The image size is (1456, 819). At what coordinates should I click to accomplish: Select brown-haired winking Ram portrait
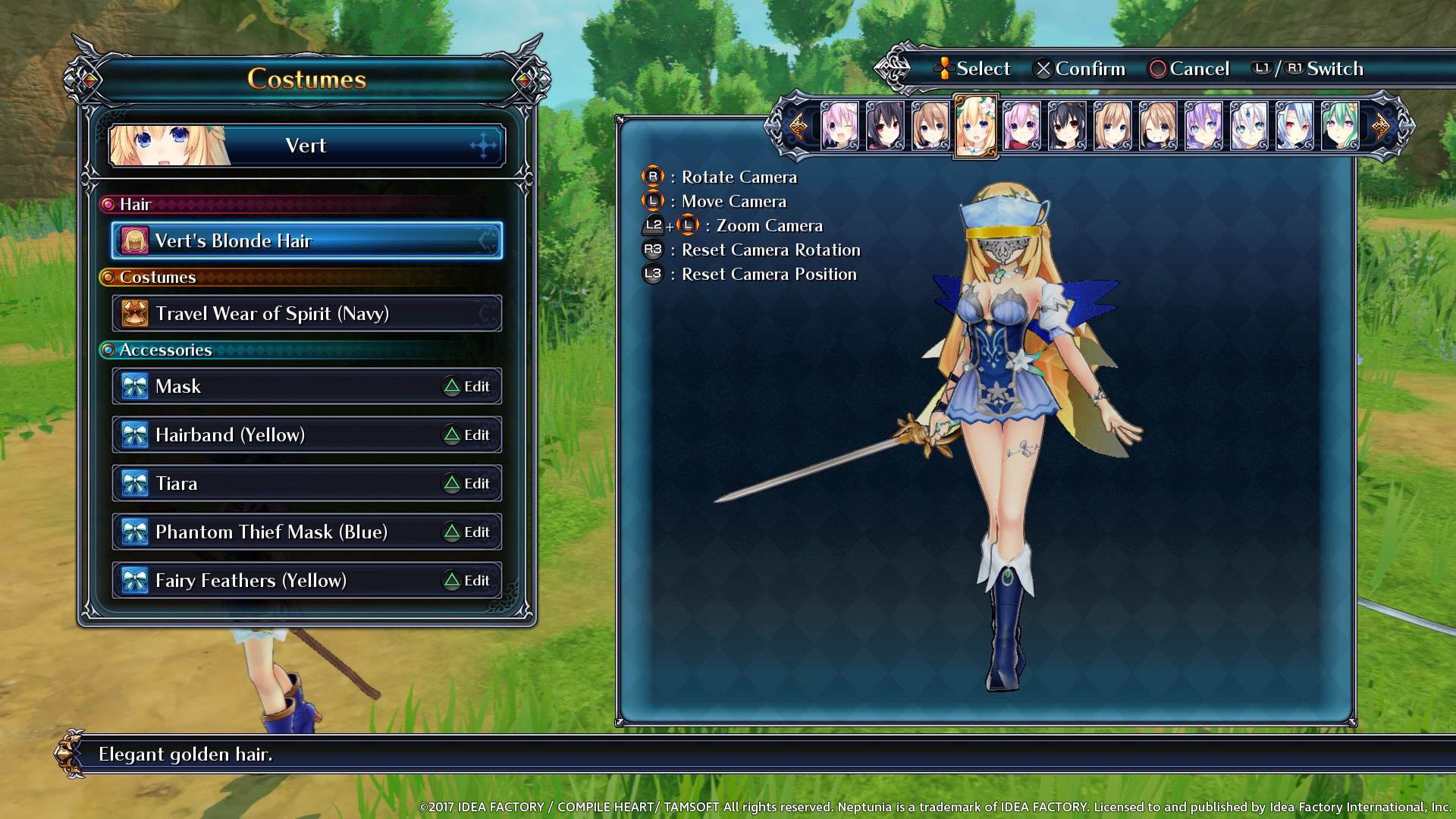(1158, 125)
